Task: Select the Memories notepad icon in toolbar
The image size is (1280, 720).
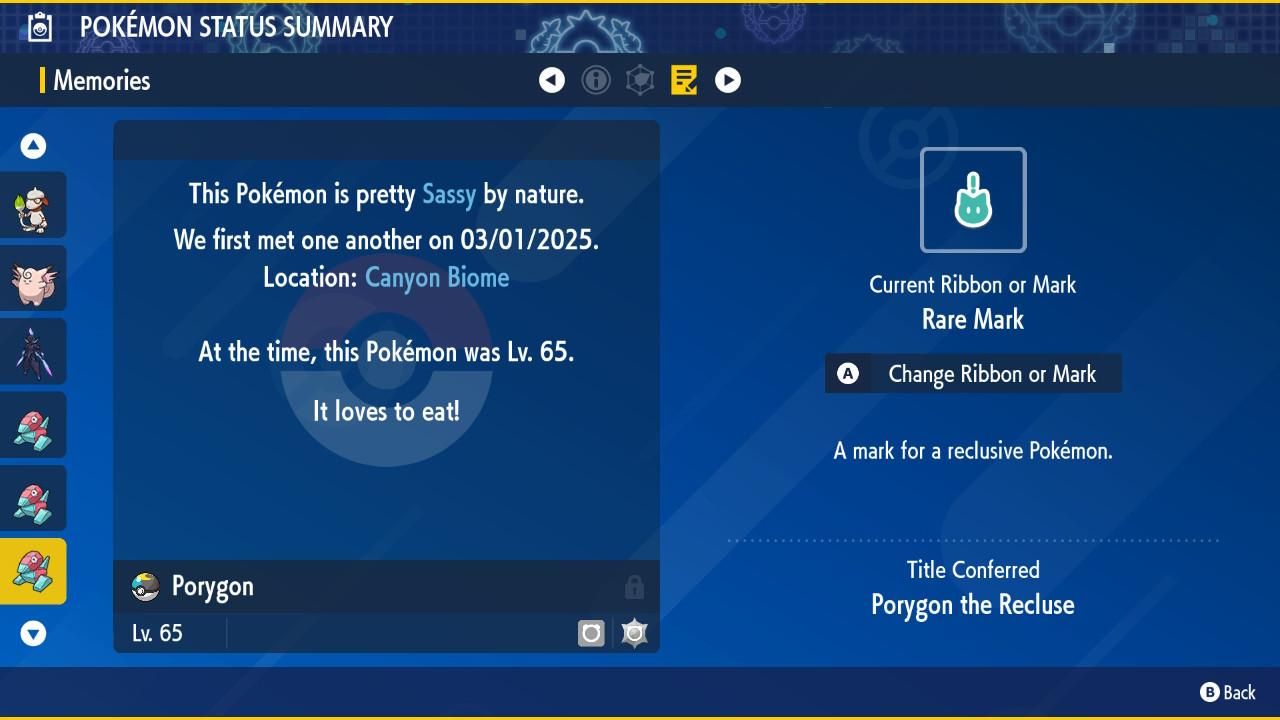Action: point(684,80)
